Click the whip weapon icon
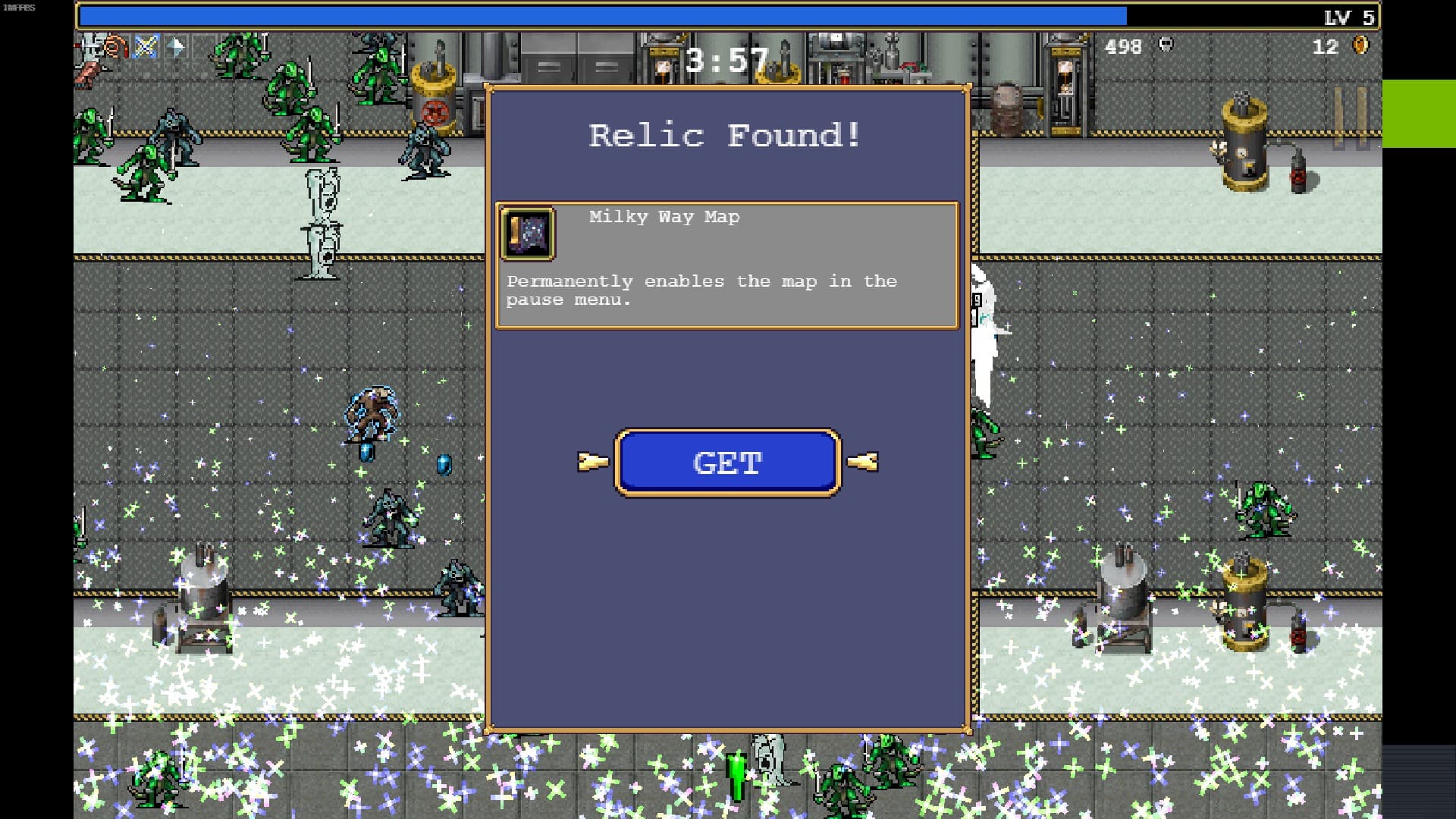The height and width of the screenshot is (819, 1456). tap(115, 47)
